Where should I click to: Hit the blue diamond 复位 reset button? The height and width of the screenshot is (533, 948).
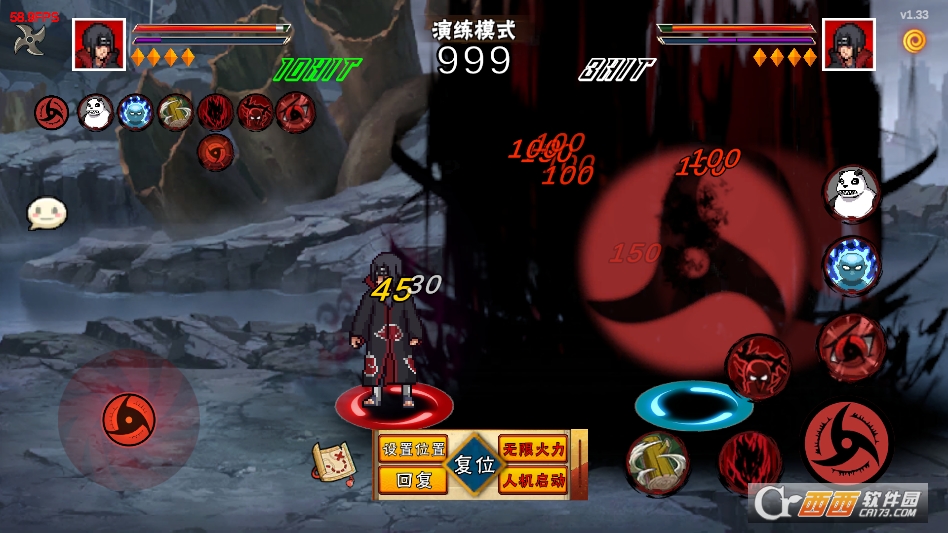pos(474,465)
